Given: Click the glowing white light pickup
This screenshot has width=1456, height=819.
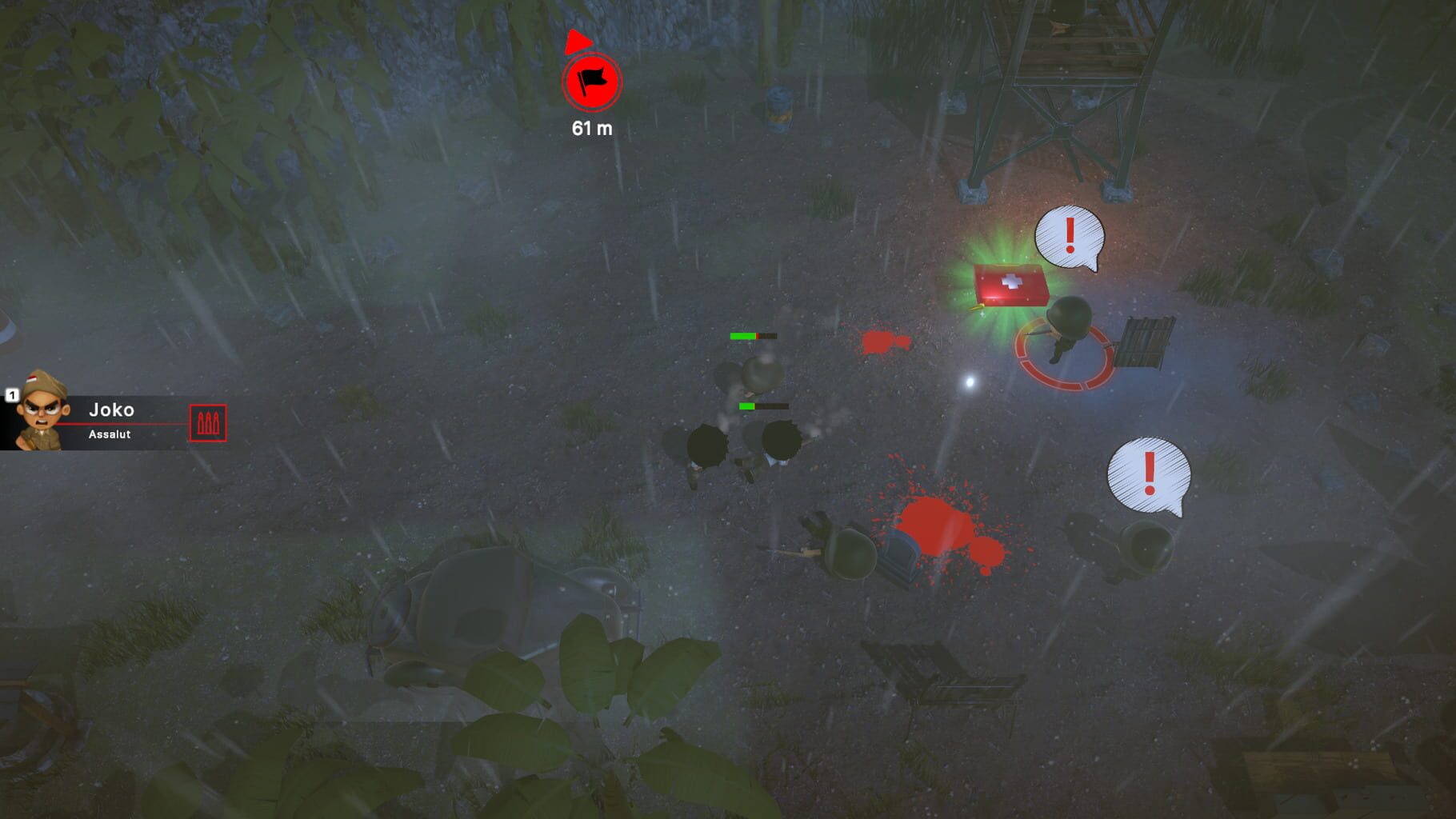Looking at the screenshot, I should [969, 384].
